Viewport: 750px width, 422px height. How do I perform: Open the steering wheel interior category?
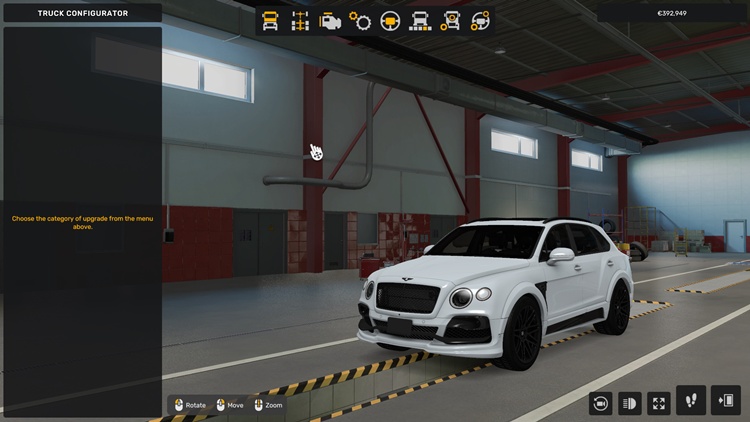point(390,20)
